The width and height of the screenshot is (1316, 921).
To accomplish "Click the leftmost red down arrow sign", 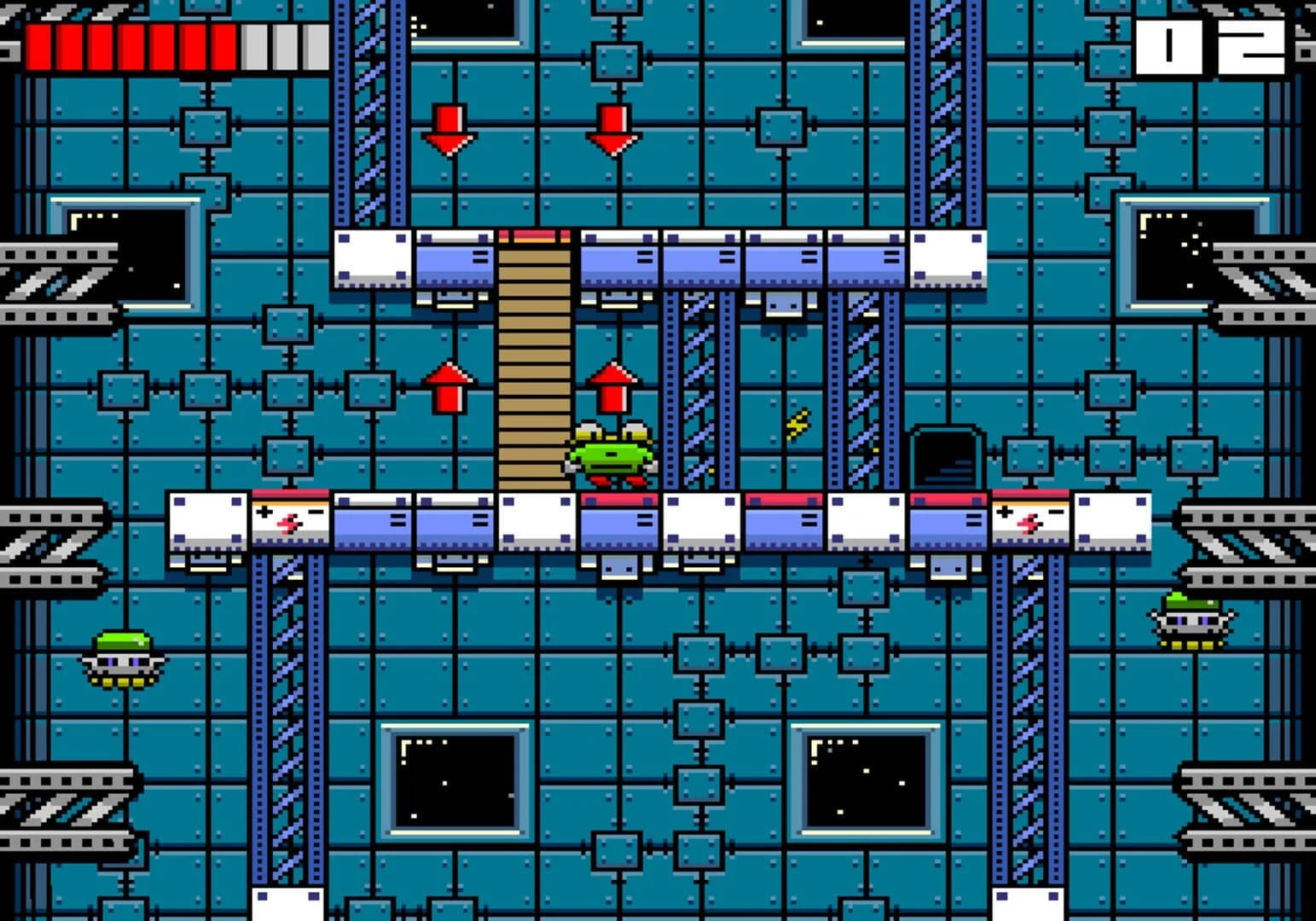I will [450, 130].
